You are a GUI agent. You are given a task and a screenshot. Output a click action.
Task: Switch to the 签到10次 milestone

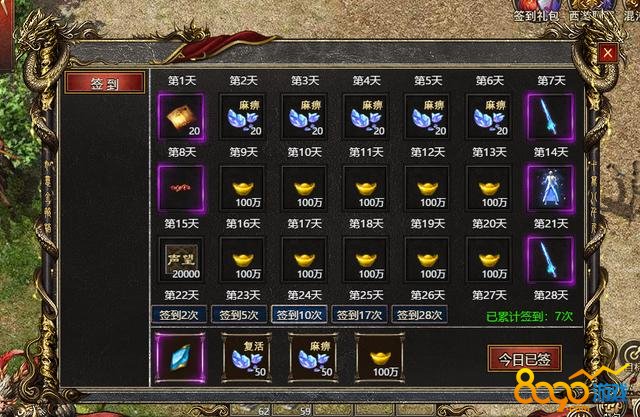point(300,314)
